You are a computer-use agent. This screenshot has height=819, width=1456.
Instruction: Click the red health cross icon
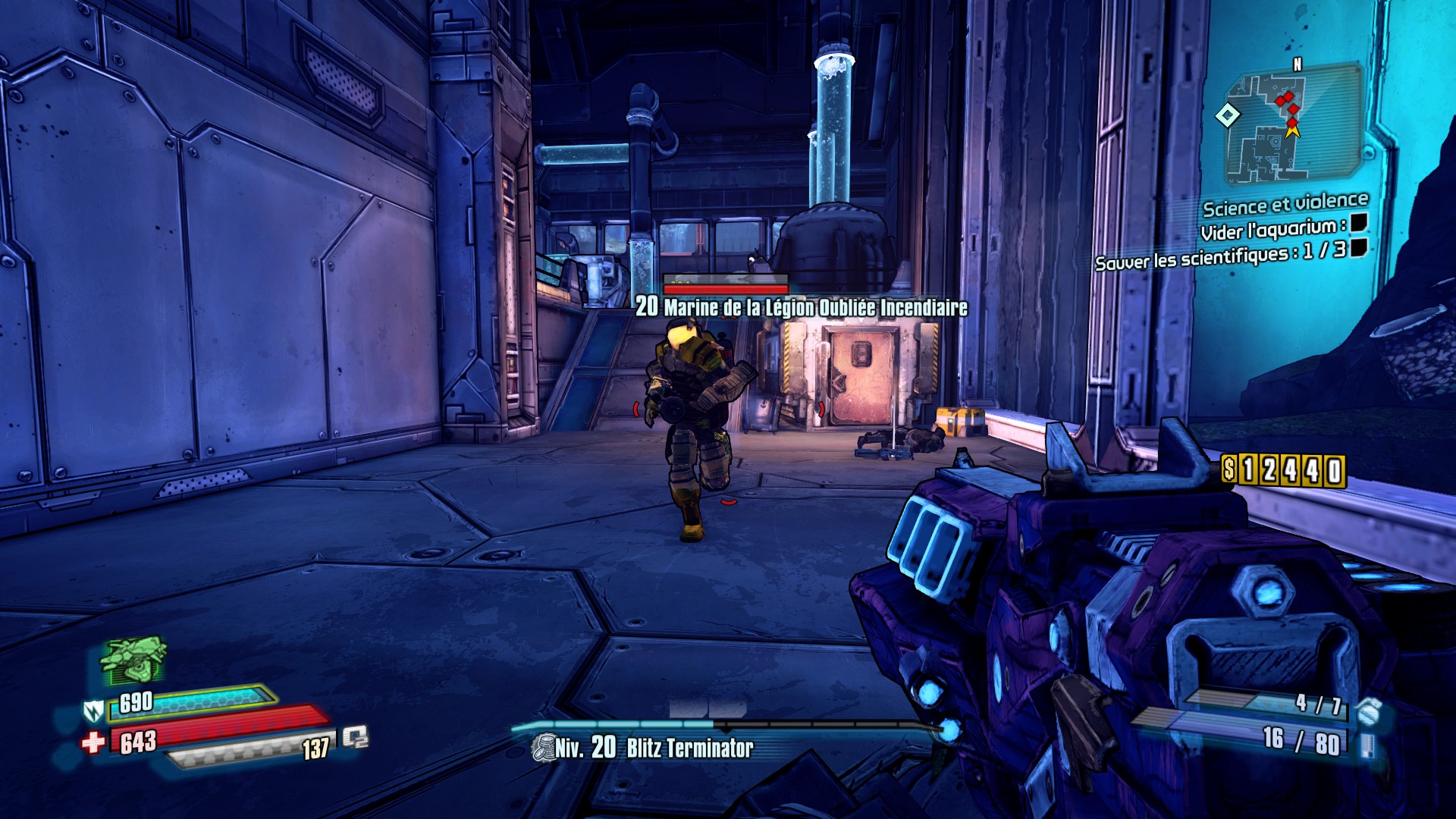[x=93, y=742]
